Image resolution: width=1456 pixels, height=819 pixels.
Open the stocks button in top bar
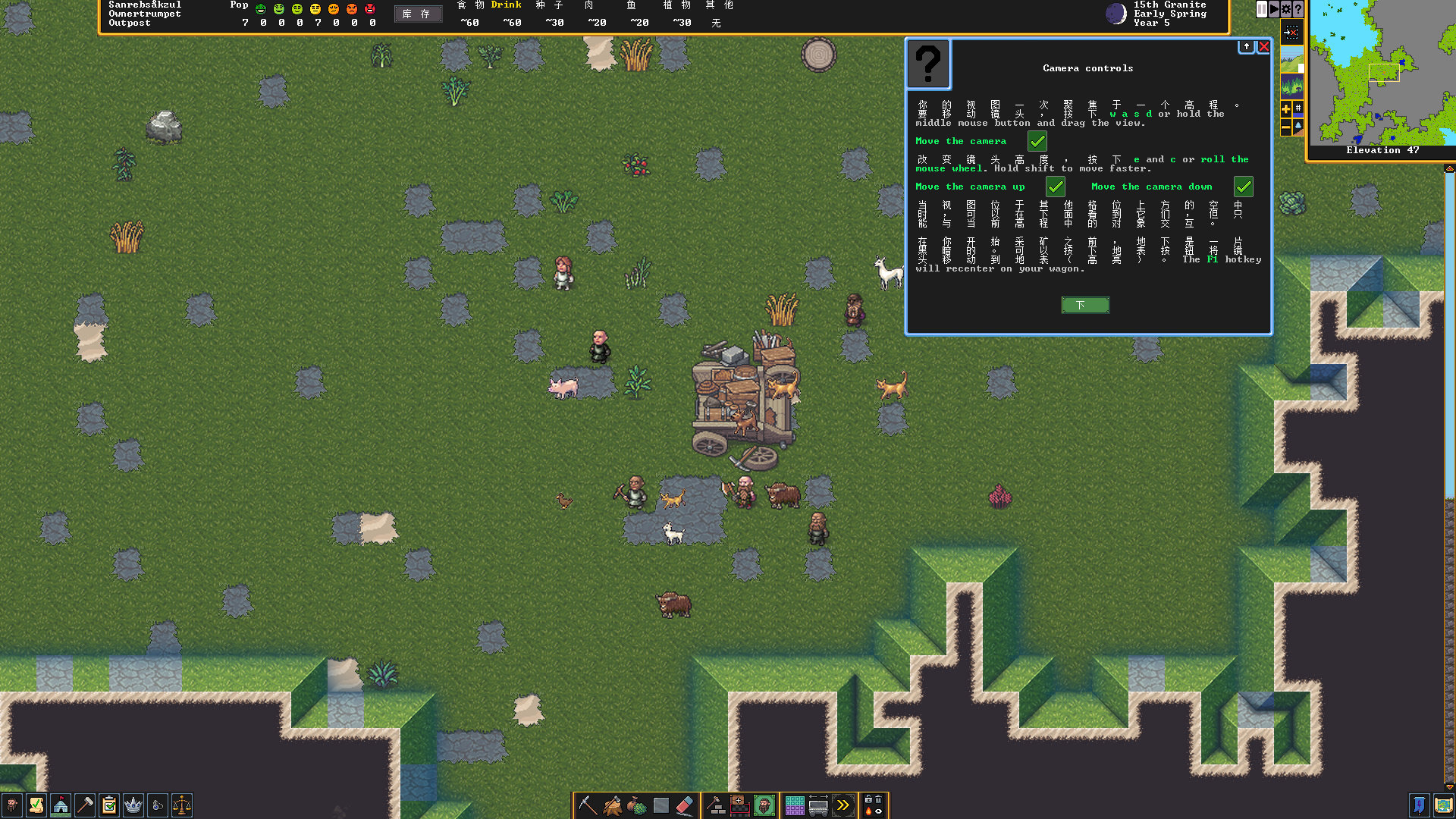pyautogui.click(x=417, y=14)
